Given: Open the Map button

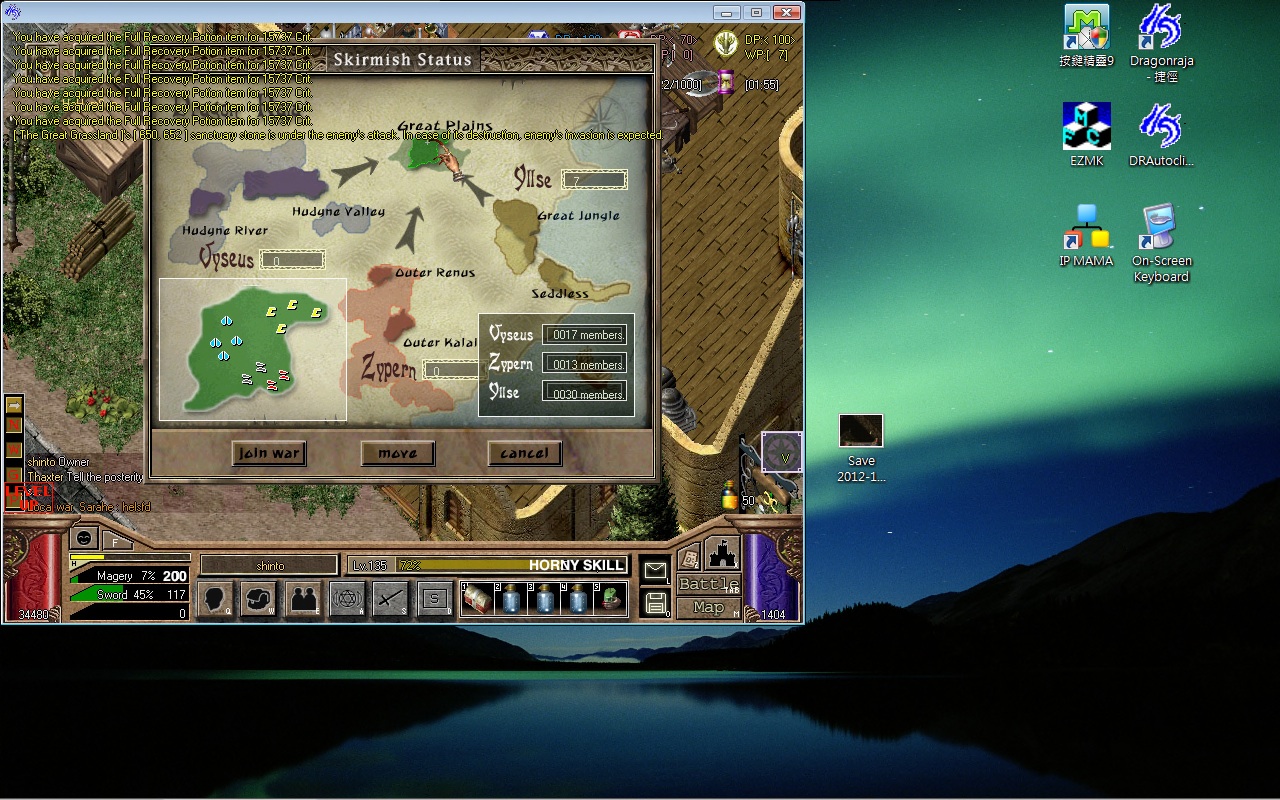Looking at the screenshot, I should [x=708, y=607].
